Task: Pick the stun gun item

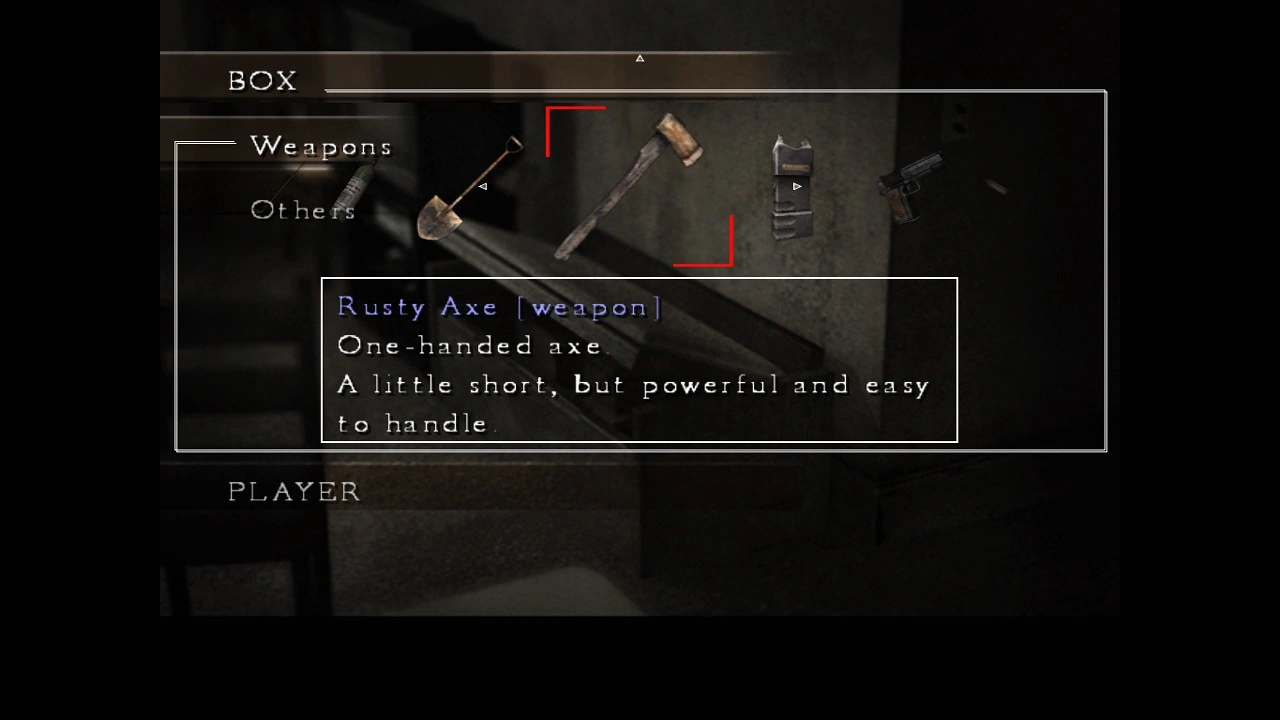Action: [790, 187]
